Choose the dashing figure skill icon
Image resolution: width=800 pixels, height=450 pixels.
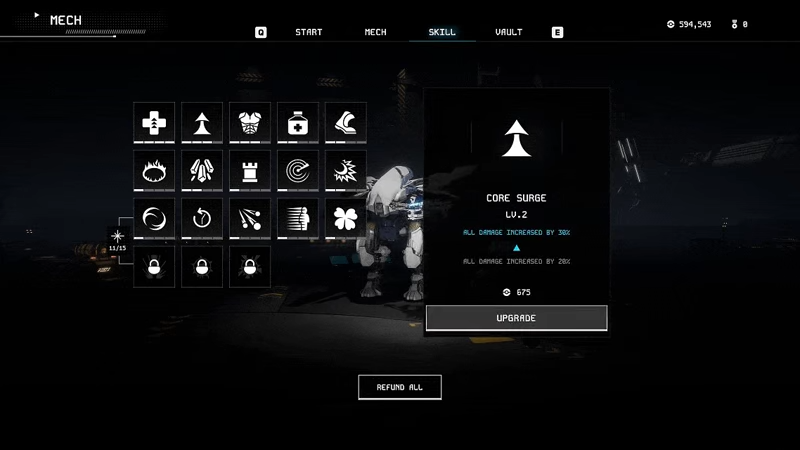click(x=298, y=219)
